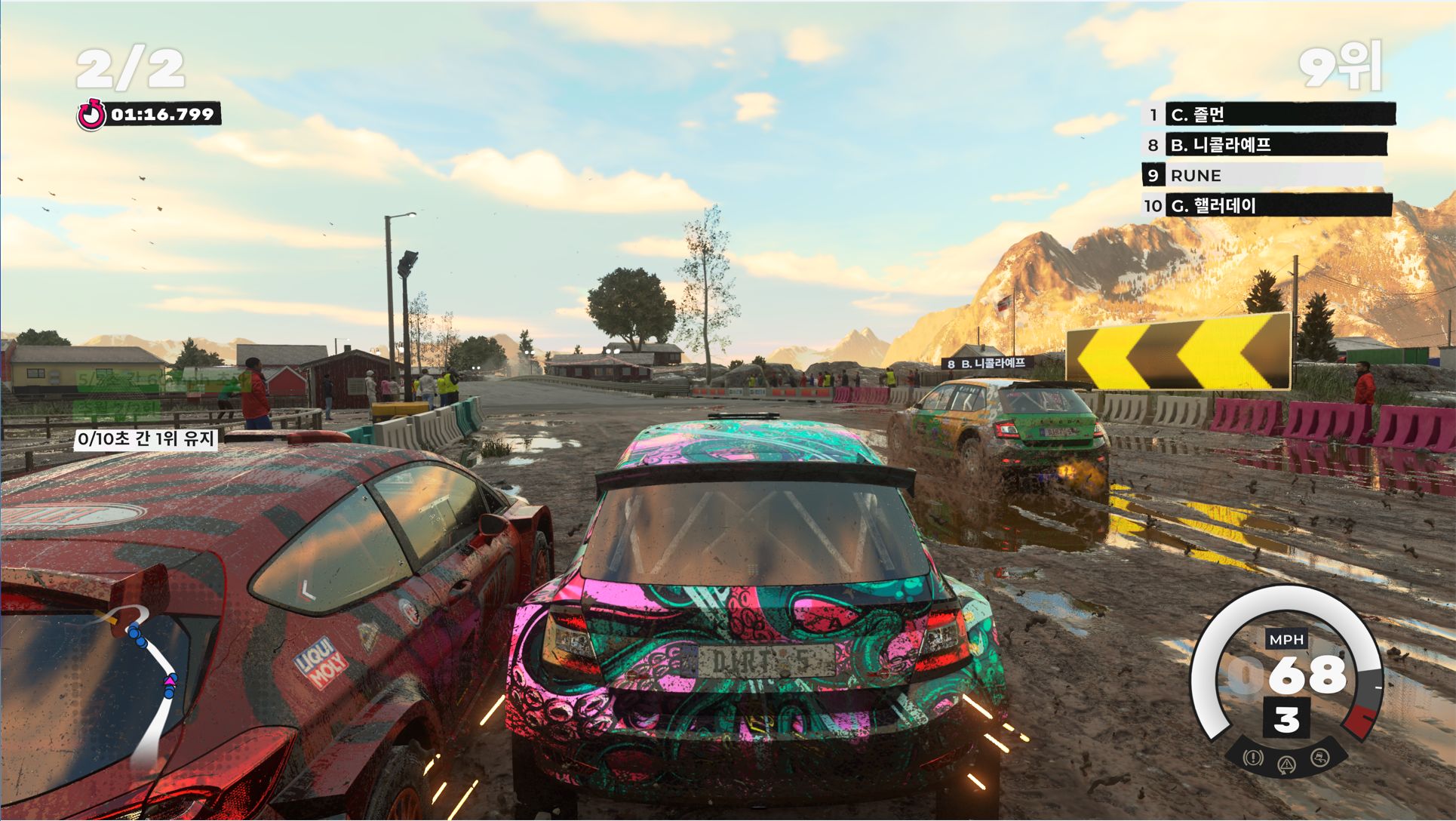Click the track minimap
This screenshot has height=821, width=1456.
[x=147, y=679]
